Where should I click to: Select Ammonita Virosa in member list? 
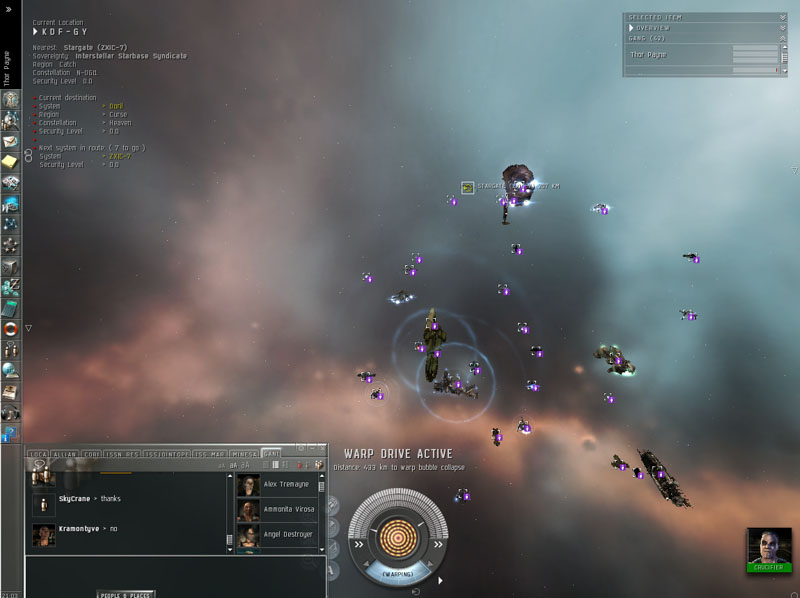pos(289,509)
